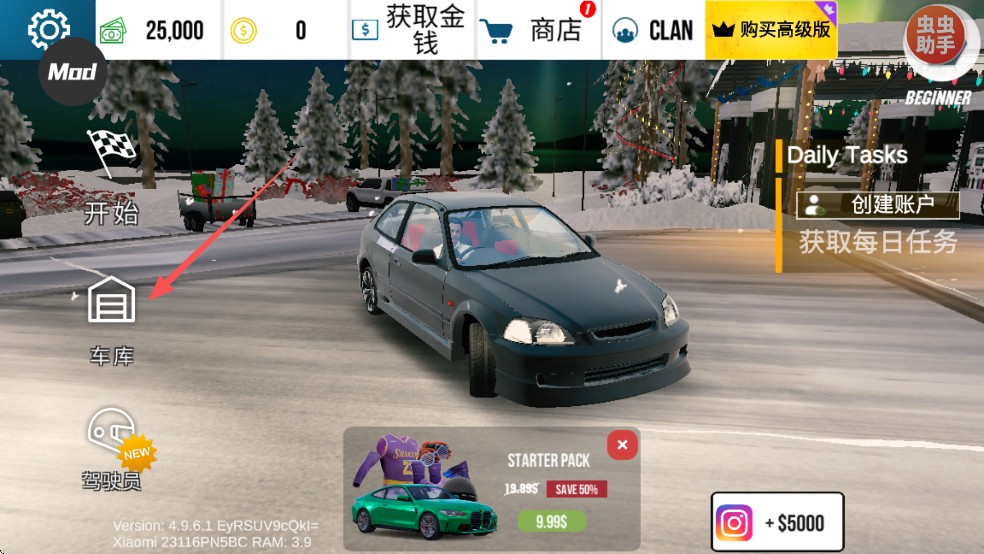984x554 pixels.
Task: Claim the Instagram +$5000 reward
Action: (x=777, y=523)
